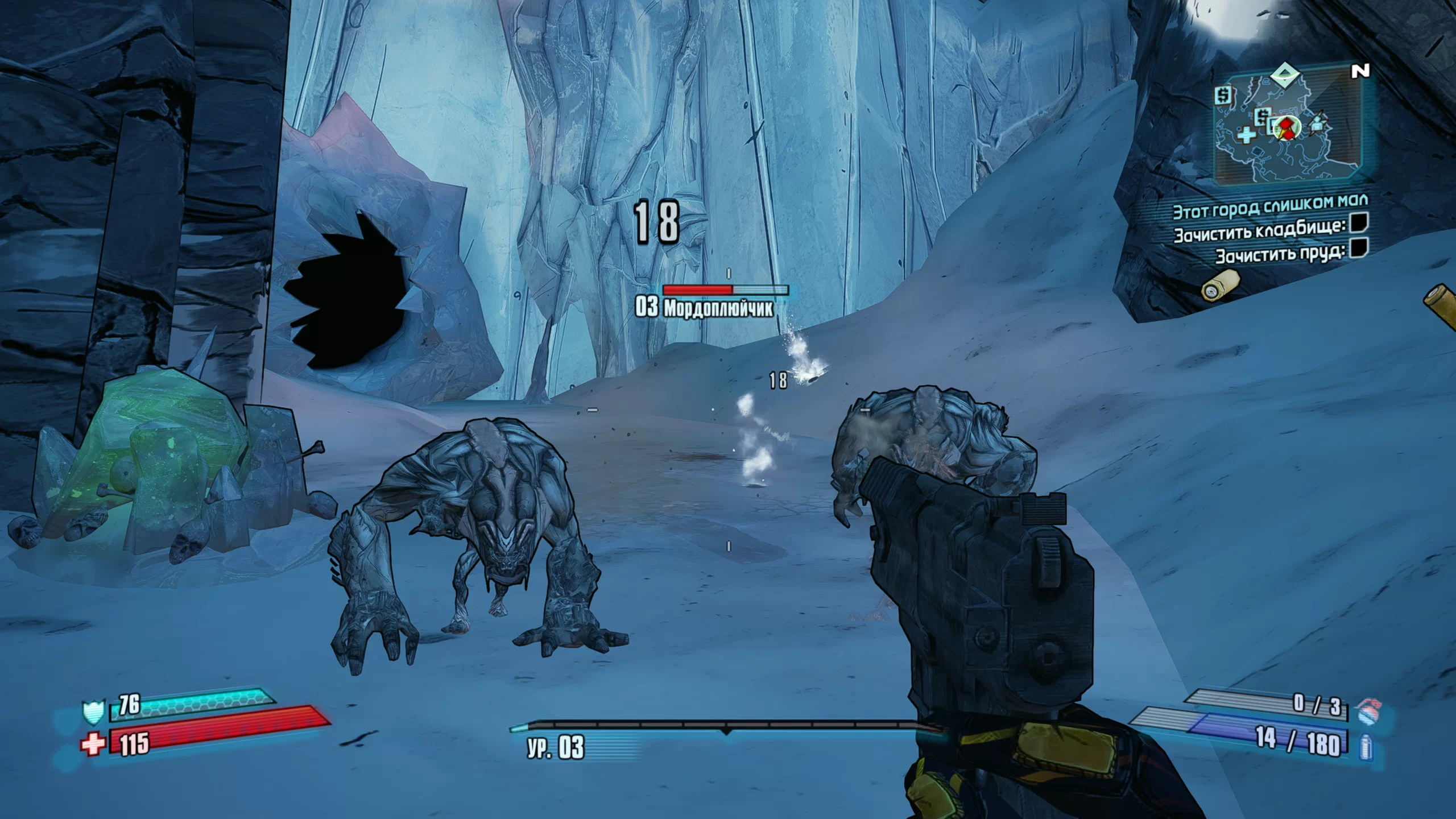1456x819 pixels.
Task: Click the shield icon beside the shield bar
Action: point(92,712)
